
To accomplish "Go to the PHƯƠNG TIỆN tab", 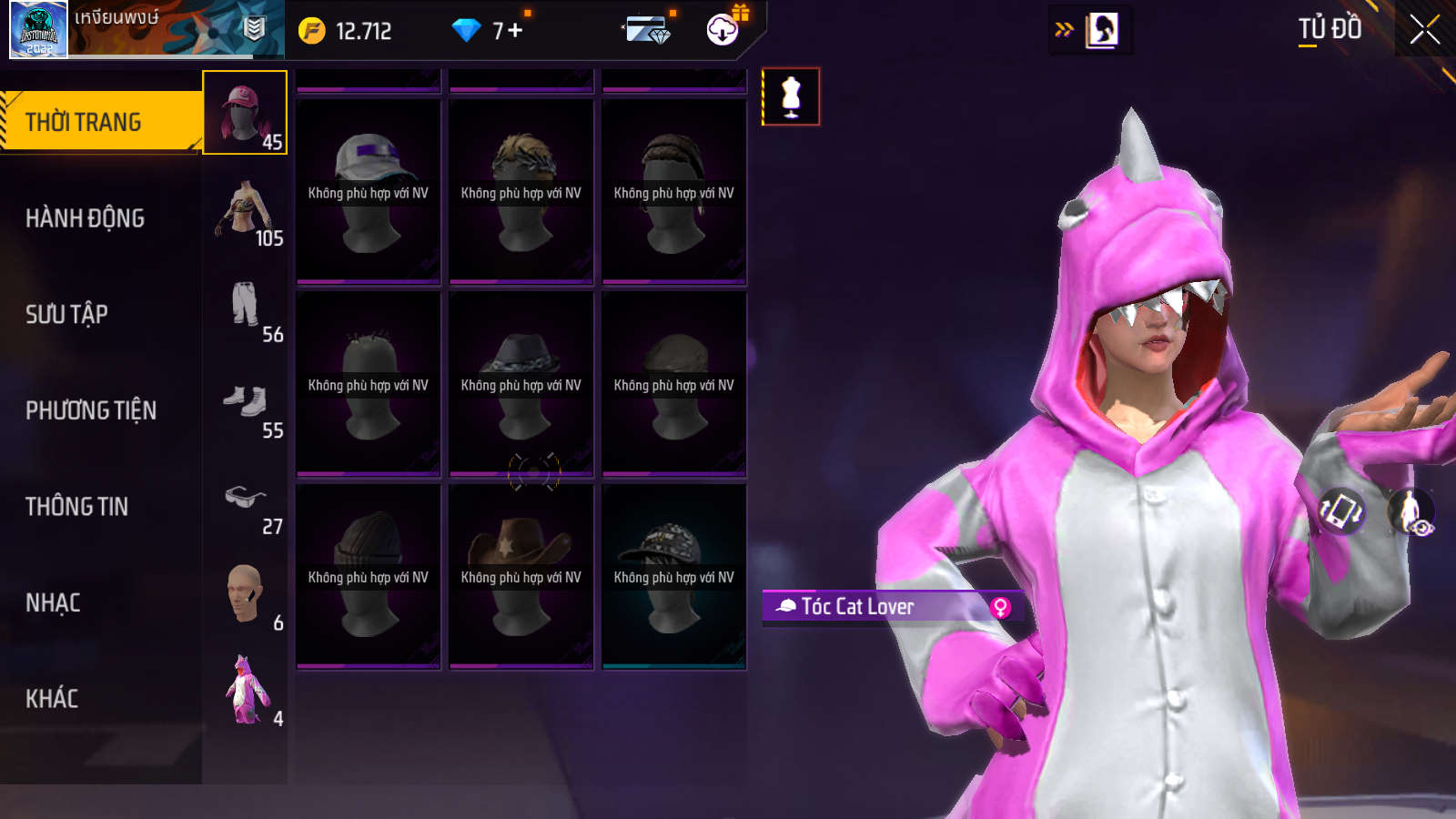I will 91,410.
